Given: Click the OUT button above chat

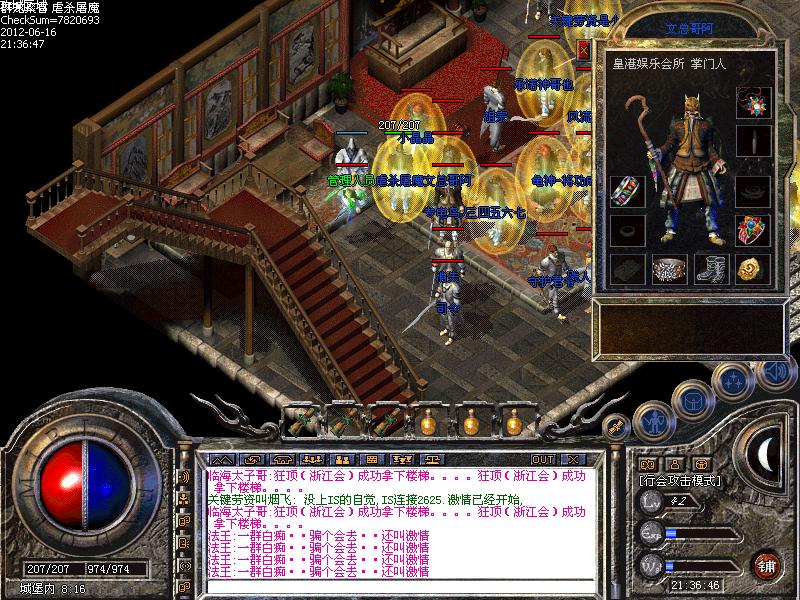Looking at the screenshot, I should [x=542, y=459].
